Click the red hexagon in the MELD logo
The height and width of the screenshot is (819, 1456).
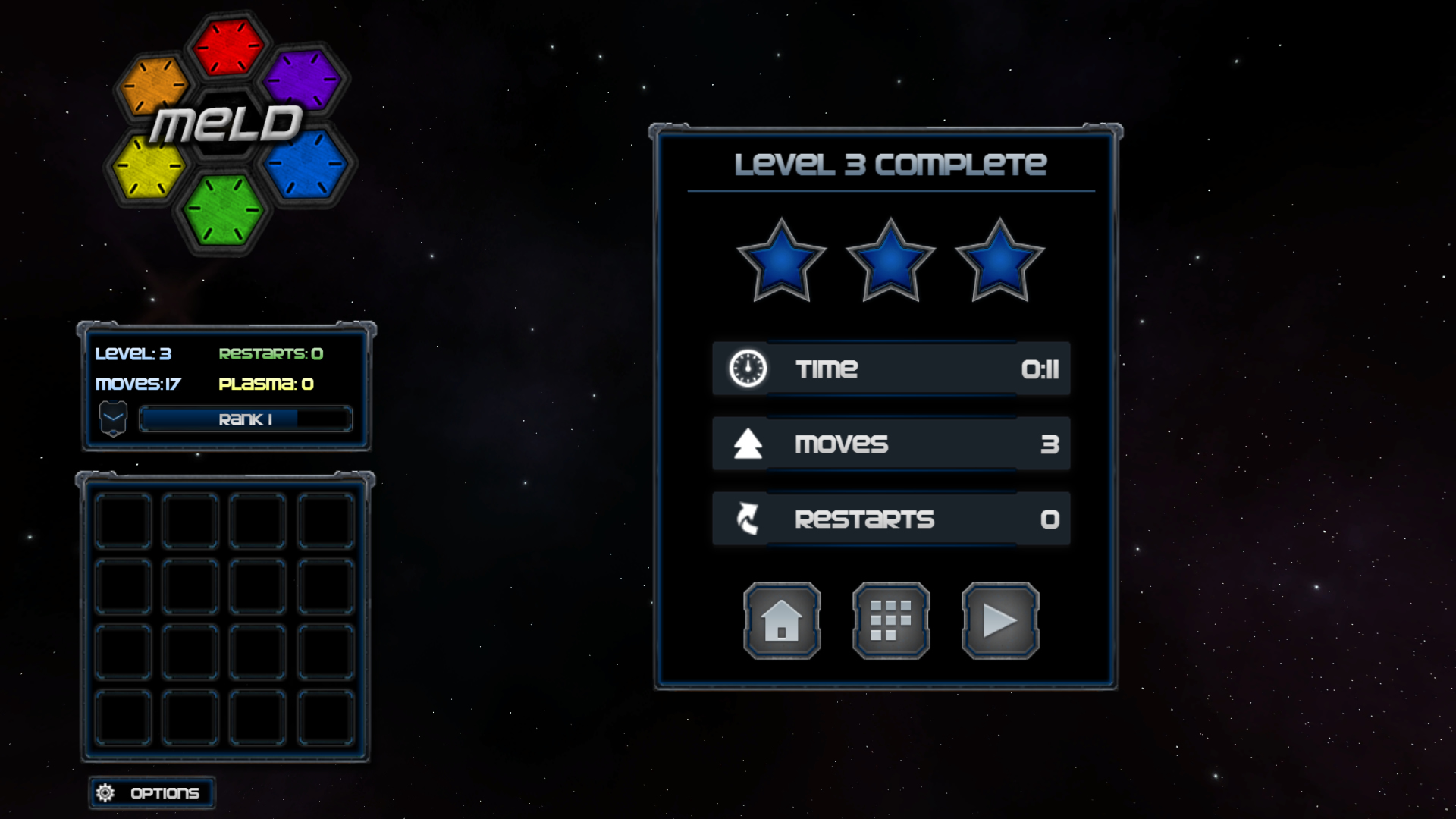229,47
